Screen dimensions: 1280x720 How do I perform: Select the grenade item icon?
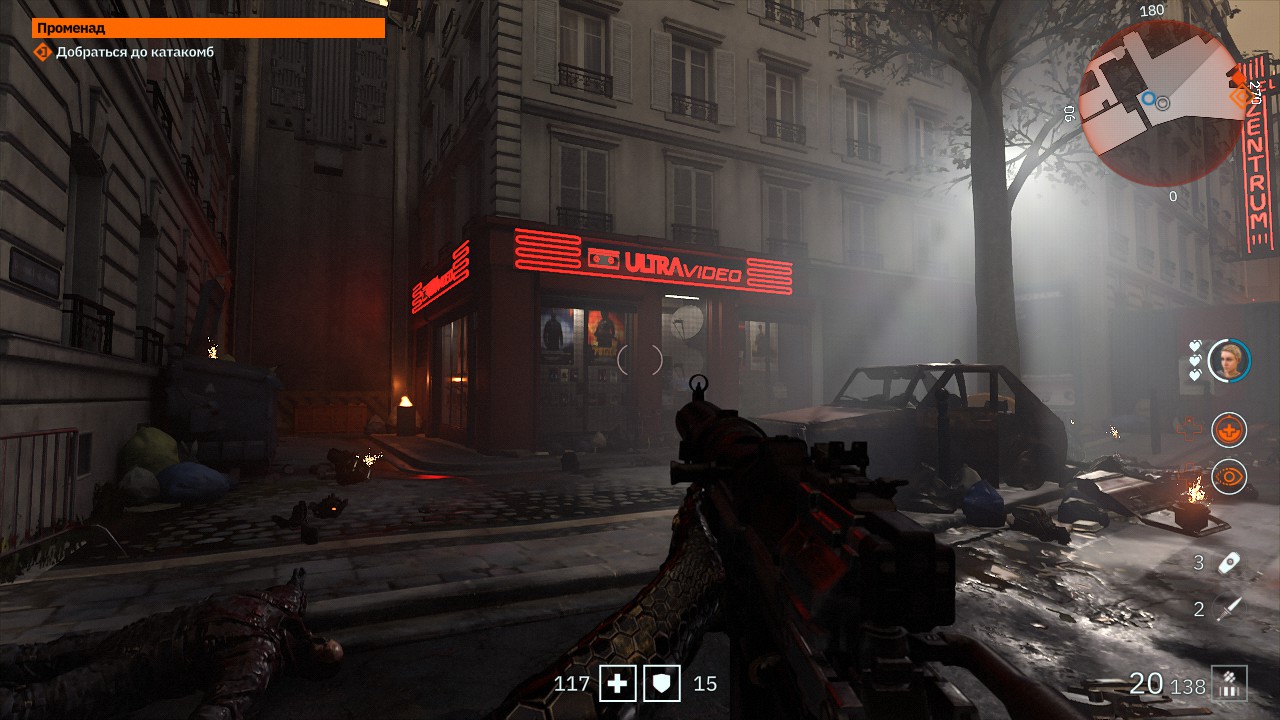[1229, 563]
